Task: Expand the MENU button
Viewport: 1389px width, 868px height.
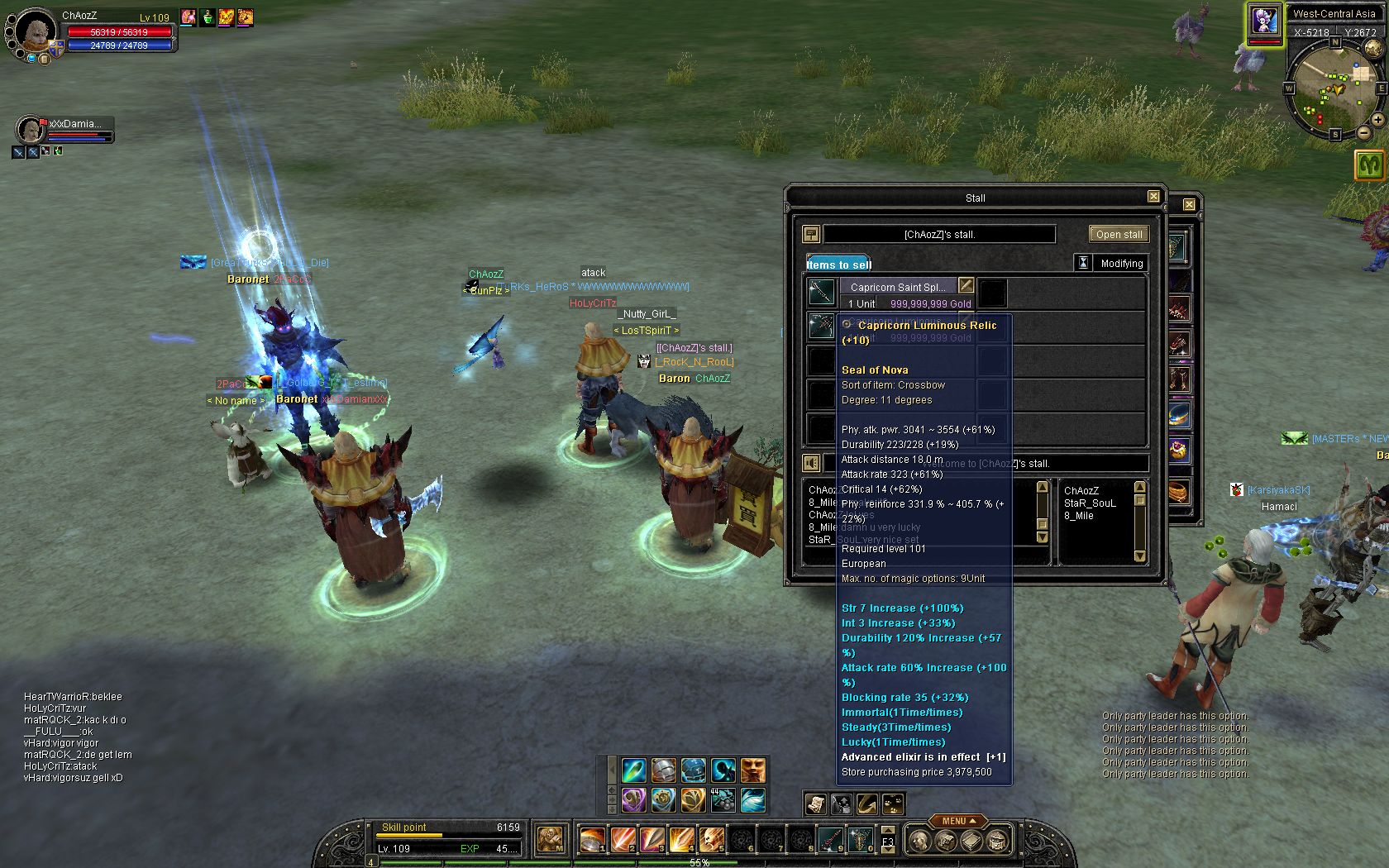Action: tap(958, 821)
